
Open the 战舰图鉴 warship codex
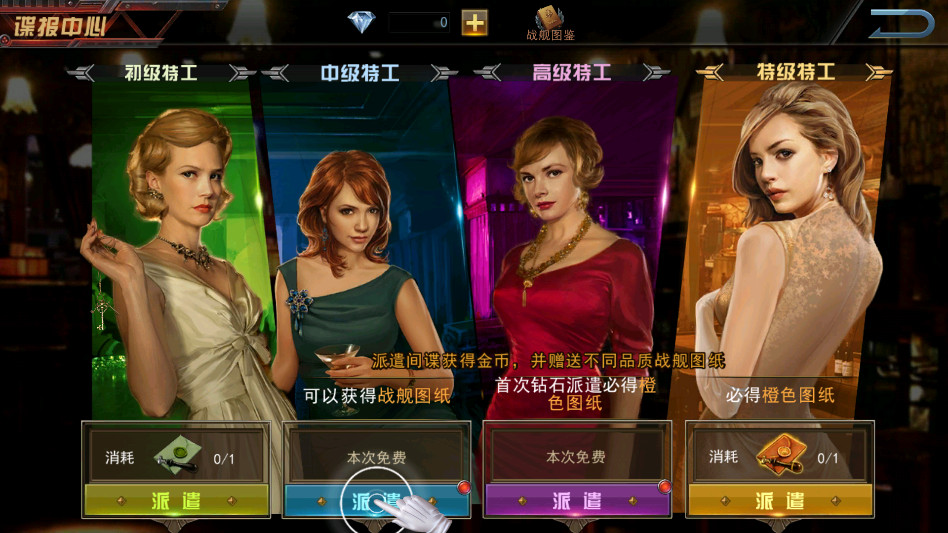[550, 22]
